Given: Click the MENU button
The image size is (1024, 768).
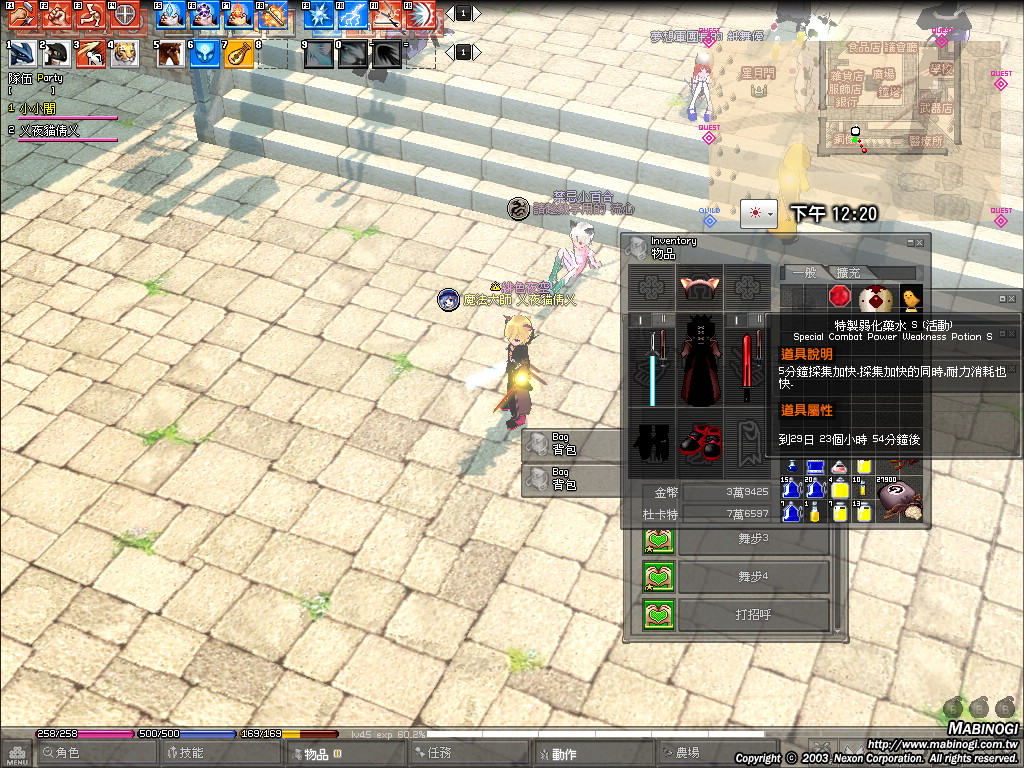Looking at the screenshot, I should (x=16, y=753).
